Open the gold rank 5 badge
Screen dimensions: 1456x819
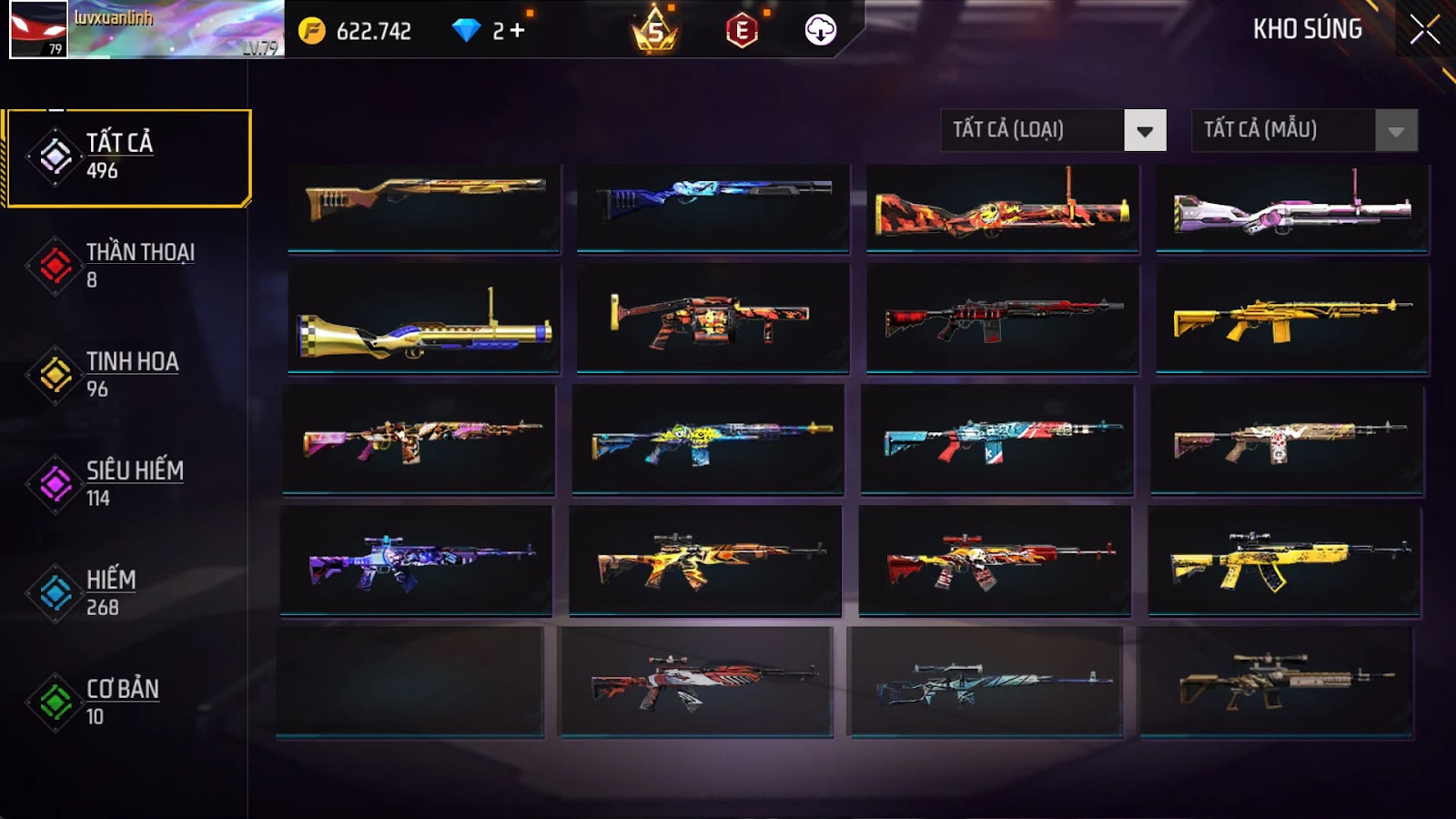pos(654,32)
